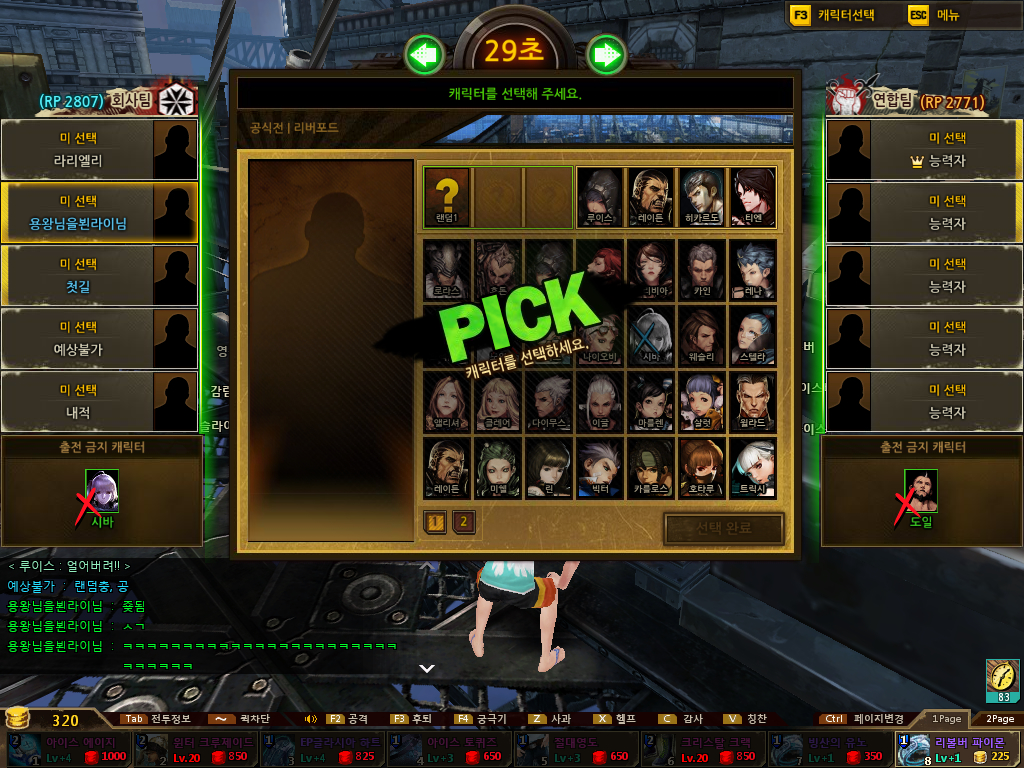Confirm with the 선택 완료 button
Viewport: 1024px width, 768px height.
(723, 528)
